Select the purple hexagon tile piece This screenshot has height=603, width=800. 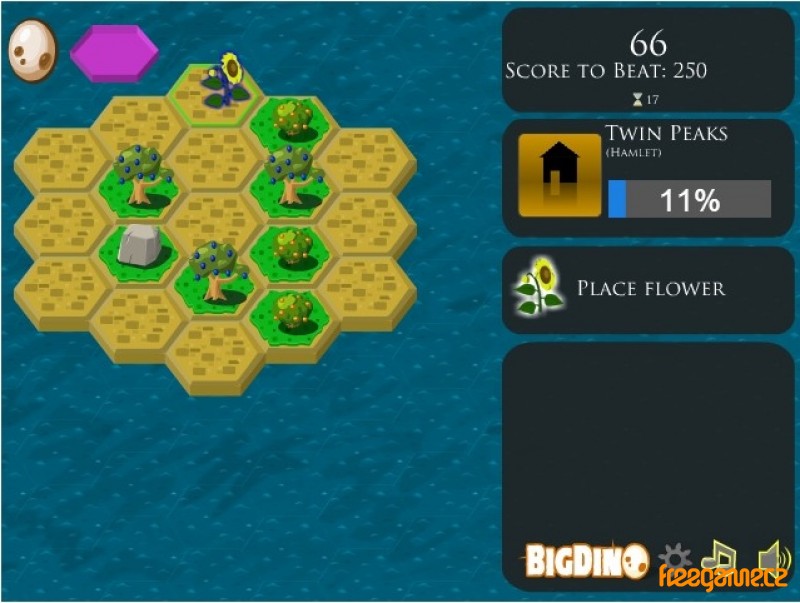(x=114, y=53)
